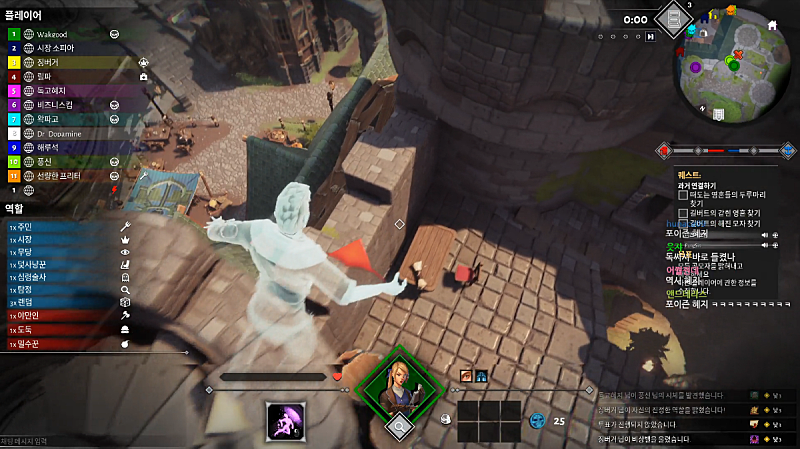Activate the purple ability icon
Screen dimensions: 800x449
click(286, 420)
